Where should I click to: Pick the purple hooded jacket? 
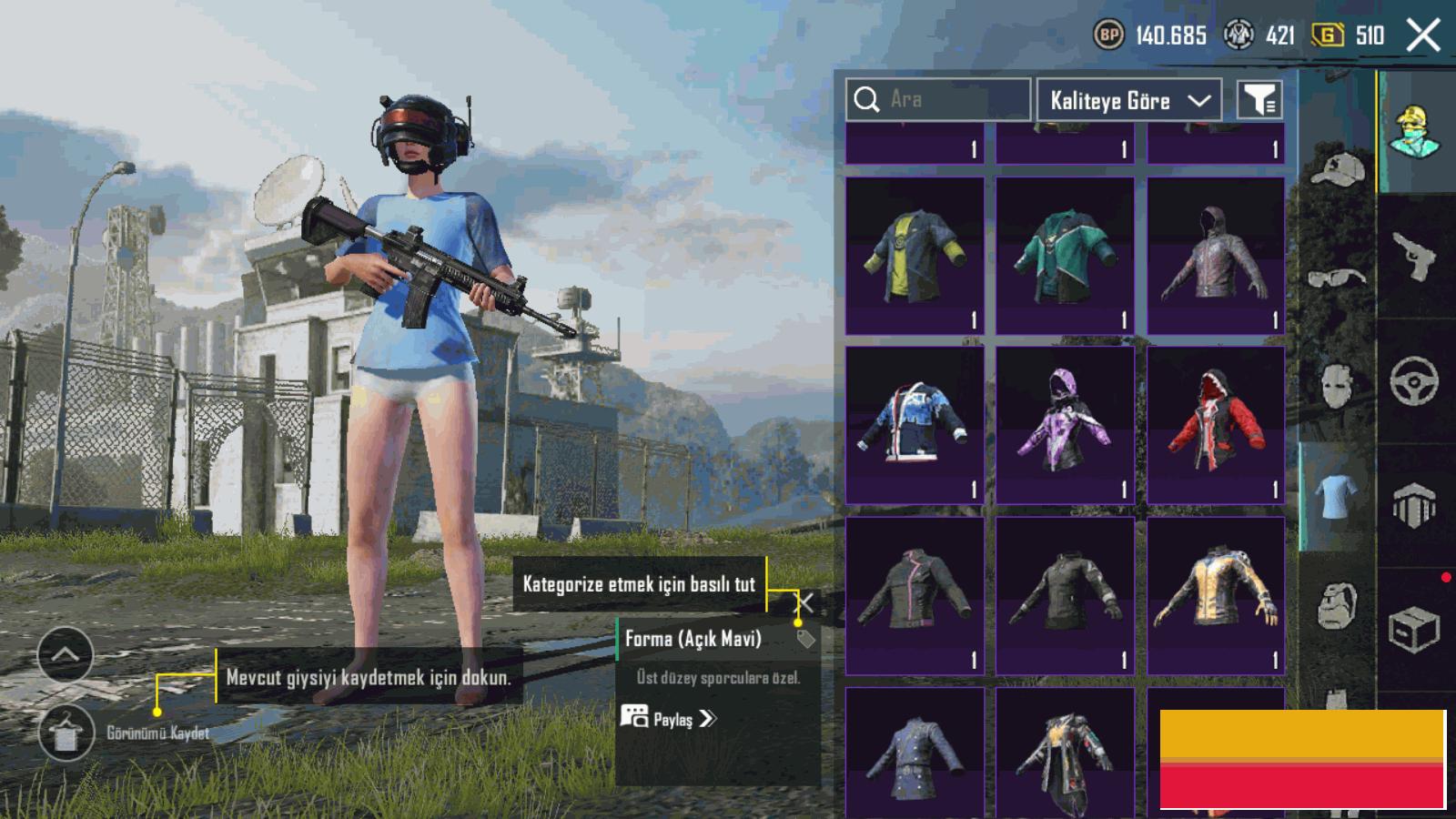1065,425
